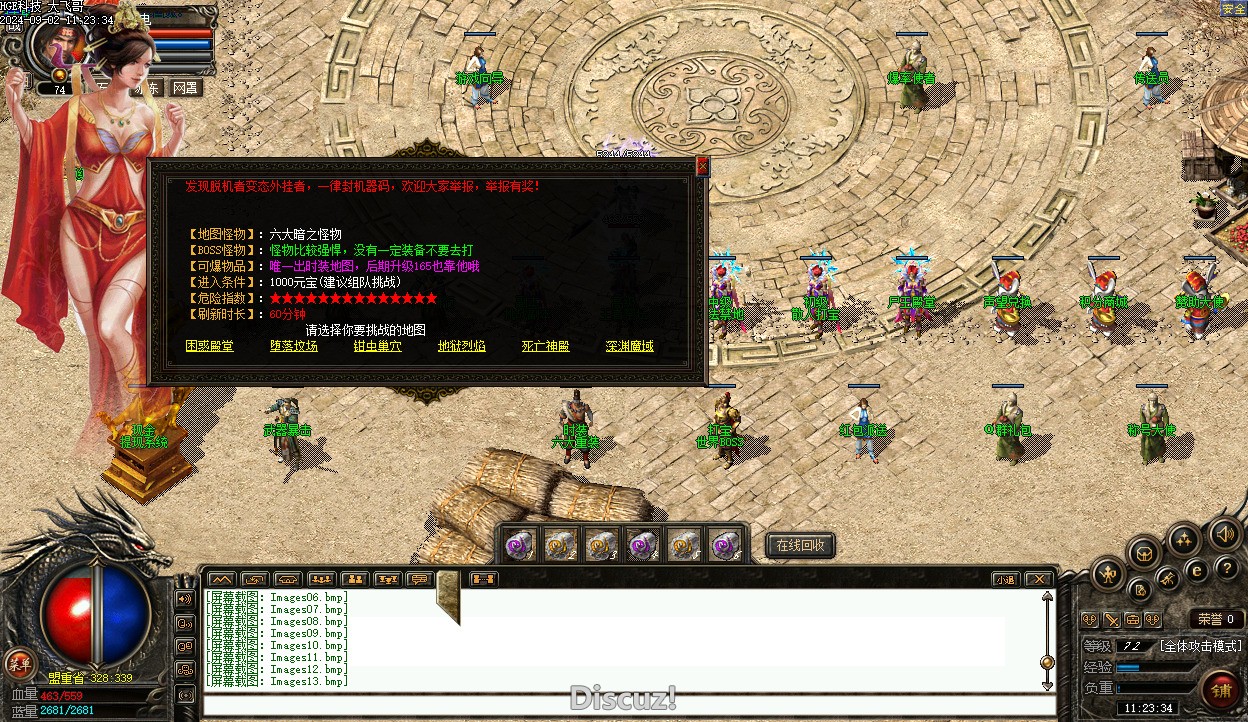Click the 在线回收 button
1248x722 pixels.
tap(800, 545)
